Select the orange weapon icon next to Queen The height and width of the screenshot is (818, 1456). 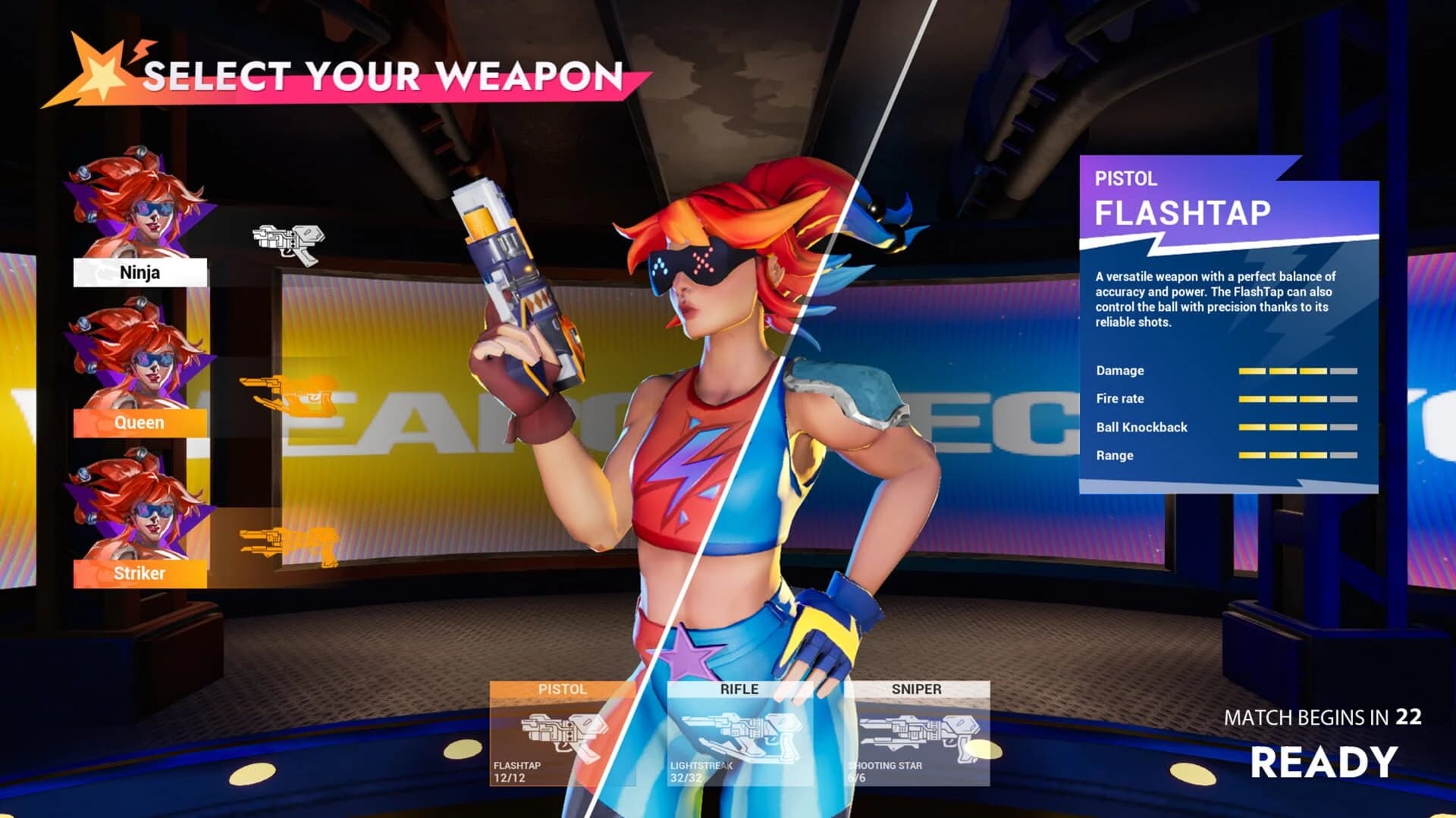tap(288, 396)
